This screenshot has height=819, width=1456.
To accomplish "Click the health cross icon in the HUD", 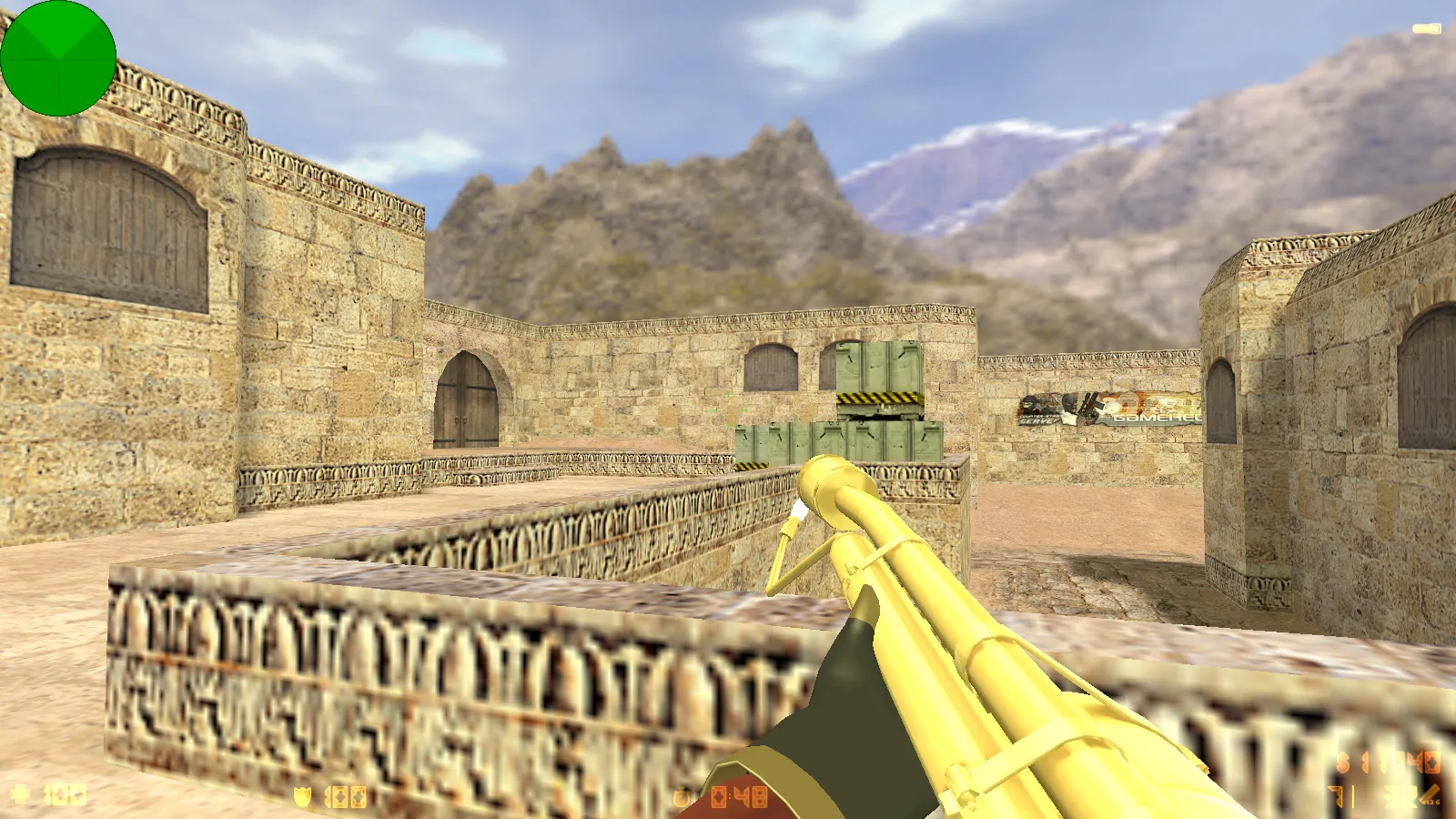I will pos(23,794).
